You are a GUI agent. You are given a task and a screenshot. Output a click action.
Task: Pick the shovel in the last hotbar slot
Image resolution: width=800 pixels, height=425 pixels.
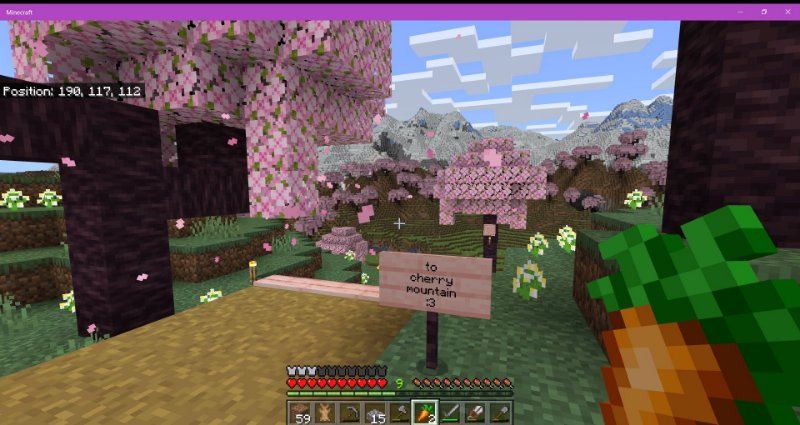pos(499,412)
